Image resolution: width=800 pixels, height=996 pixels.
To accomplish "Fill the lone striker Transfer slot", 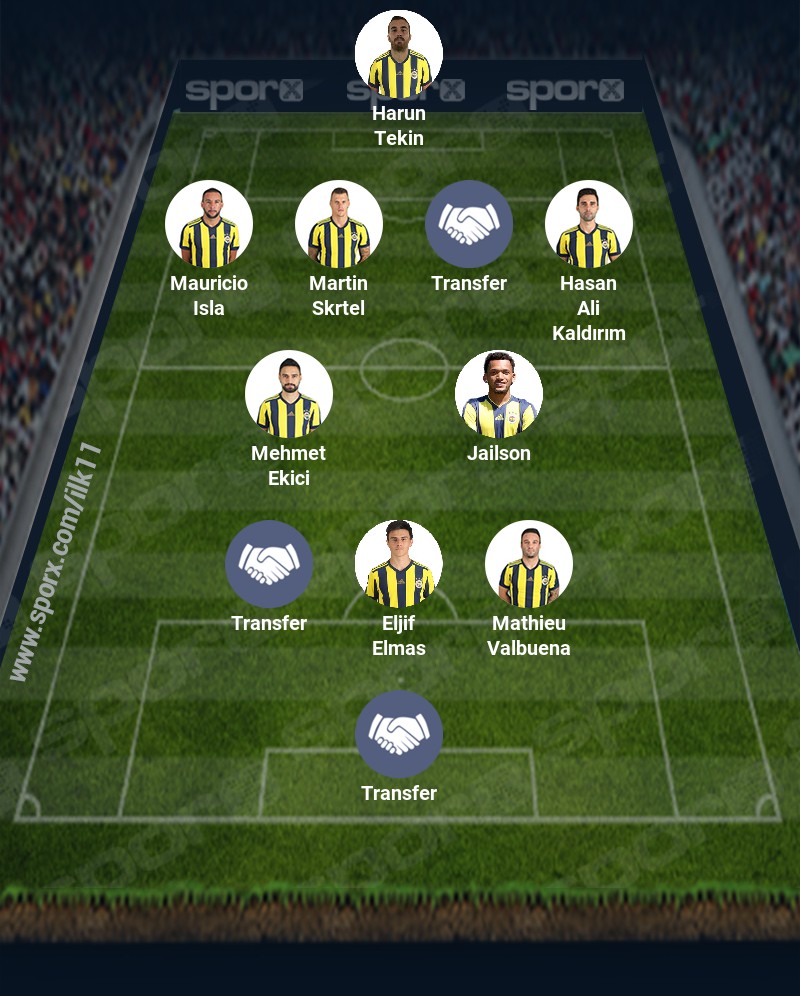I will point(399,734).
